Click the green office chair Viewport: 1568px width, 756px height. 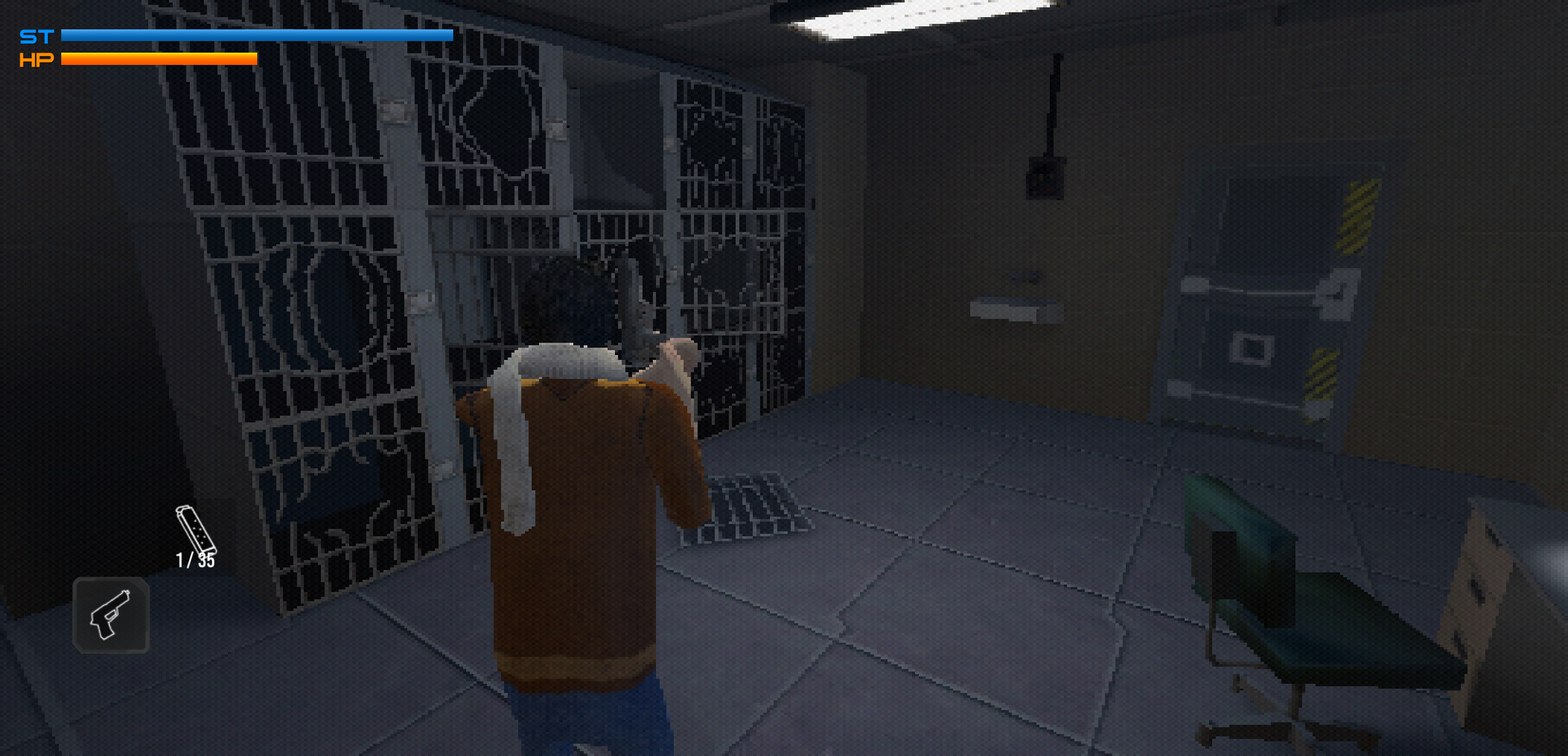point(1286,600)
